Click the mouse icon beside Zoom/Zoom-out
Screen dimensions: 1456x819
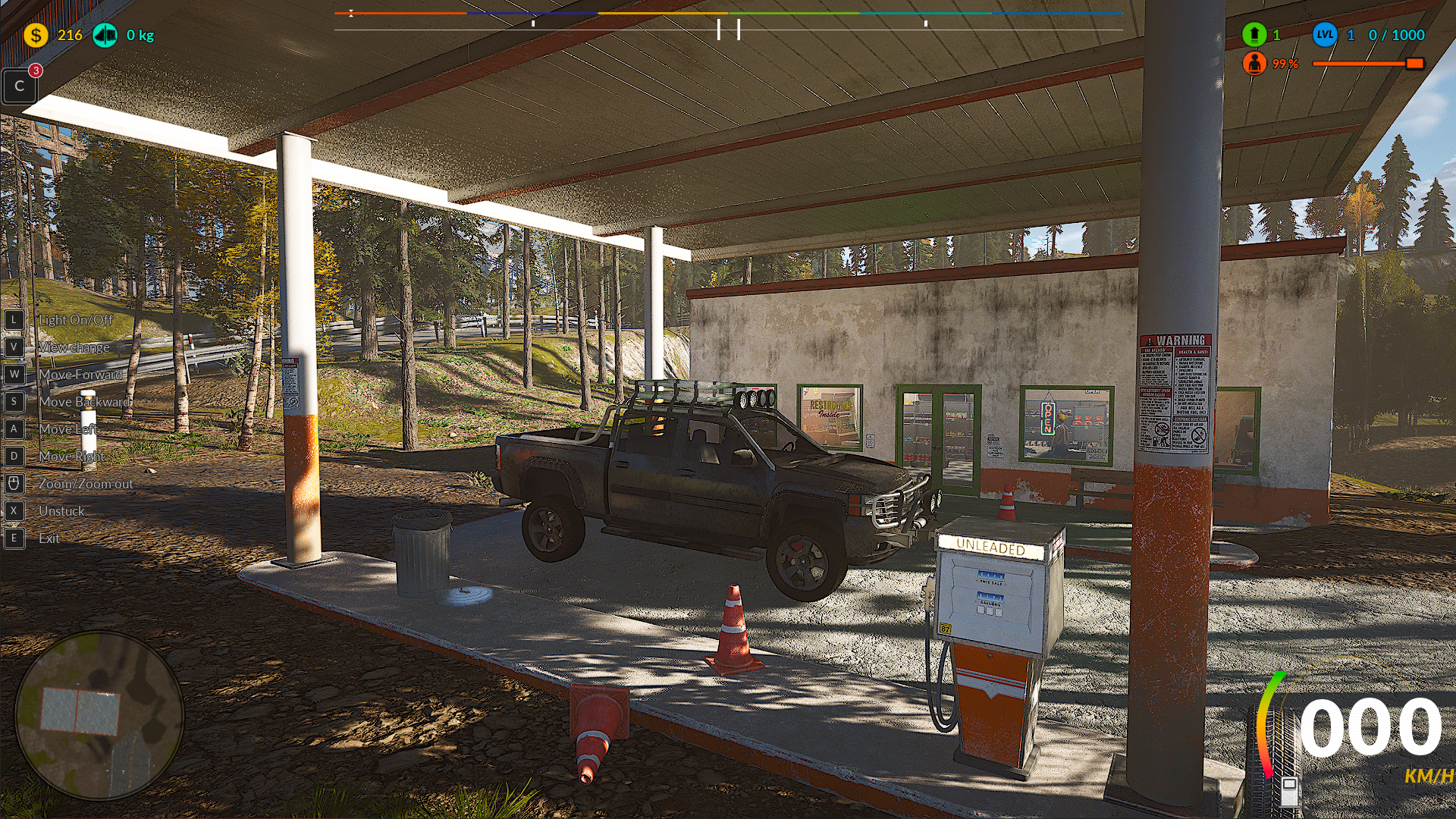click(14, 483)
